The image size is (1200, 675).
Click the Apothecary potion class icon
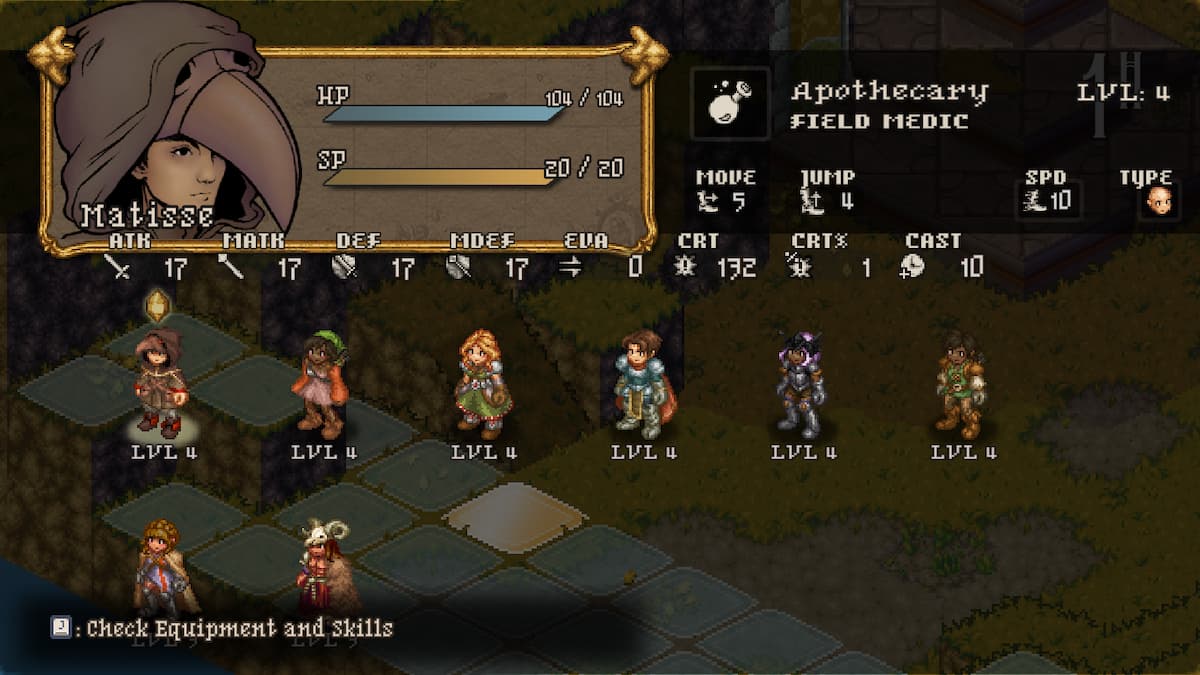(x=731, y=104)
